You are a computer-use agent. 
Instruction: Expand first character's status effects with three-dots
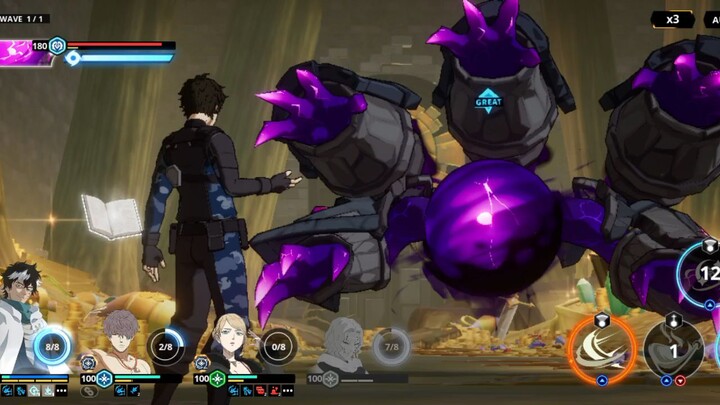pos(62,391)
